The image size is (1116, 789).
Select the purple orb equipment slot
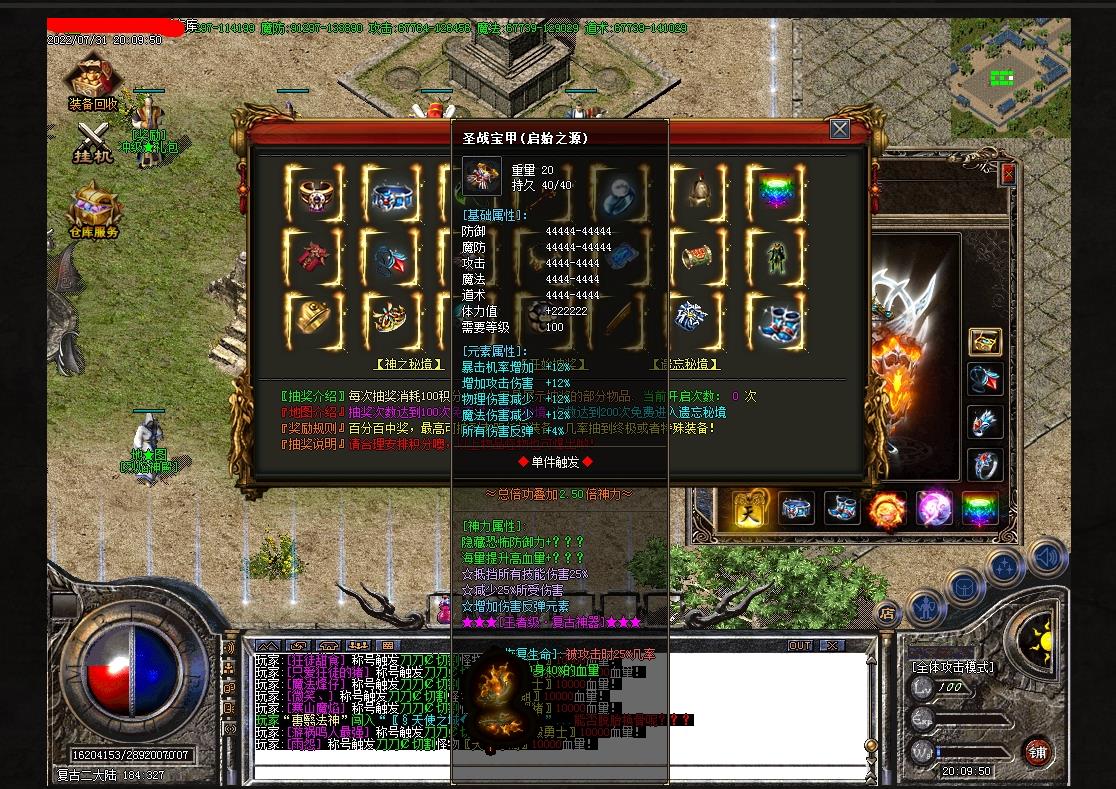point(934,509)
